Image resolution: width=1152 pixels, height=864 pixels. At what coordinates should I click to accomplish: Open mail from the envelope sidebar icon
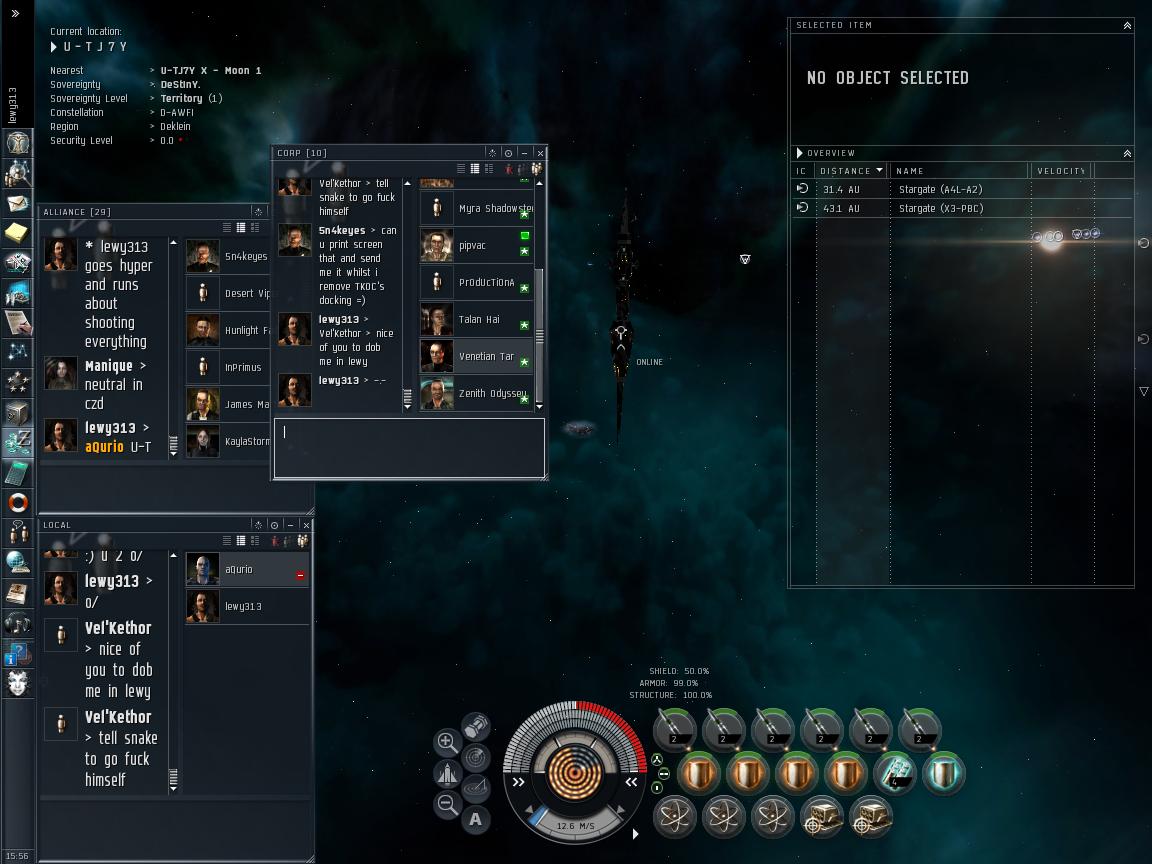[17, 203]
